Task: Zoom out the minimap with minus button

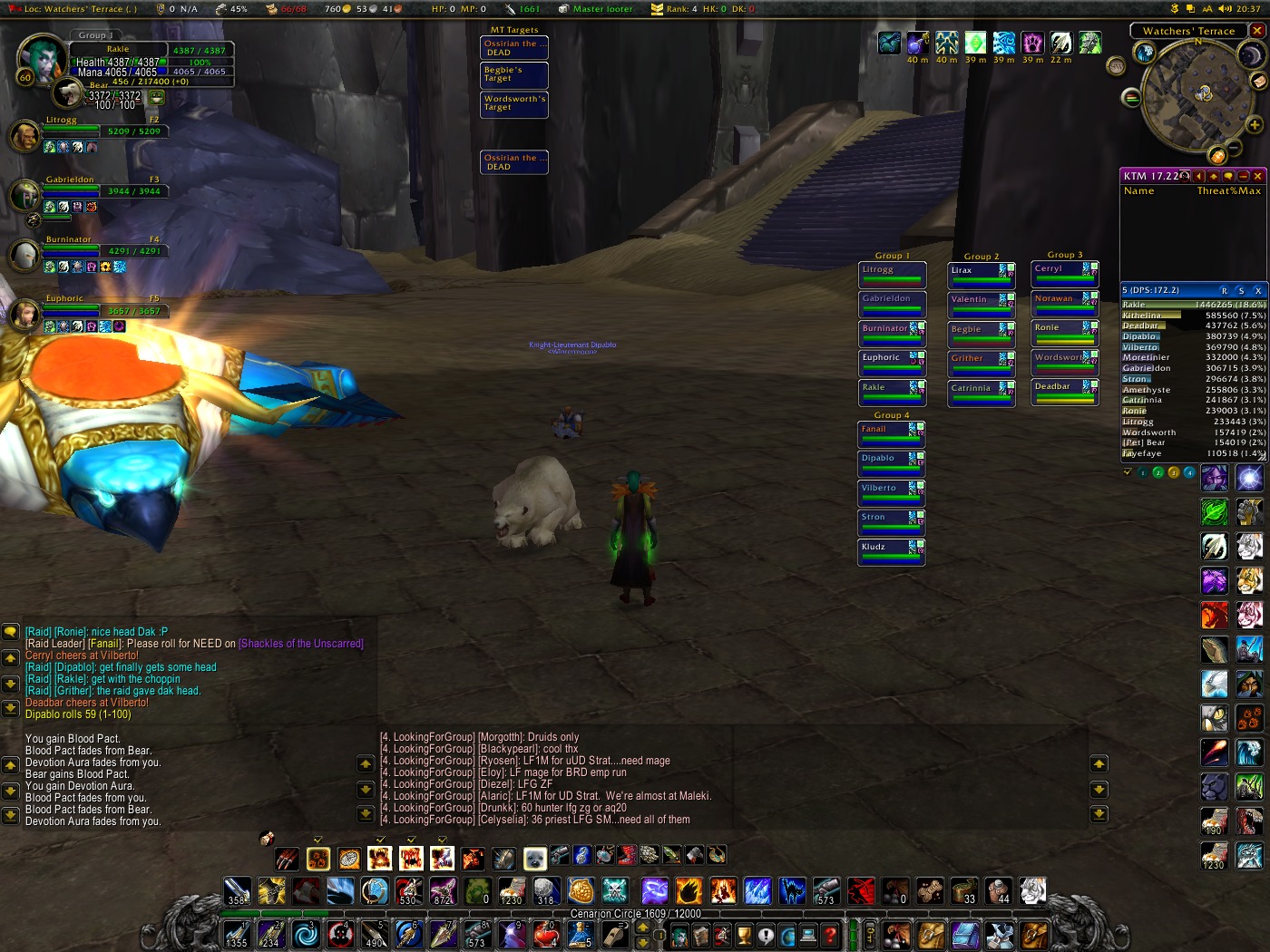Action: pyautogui.click(x=1233, y=148)
